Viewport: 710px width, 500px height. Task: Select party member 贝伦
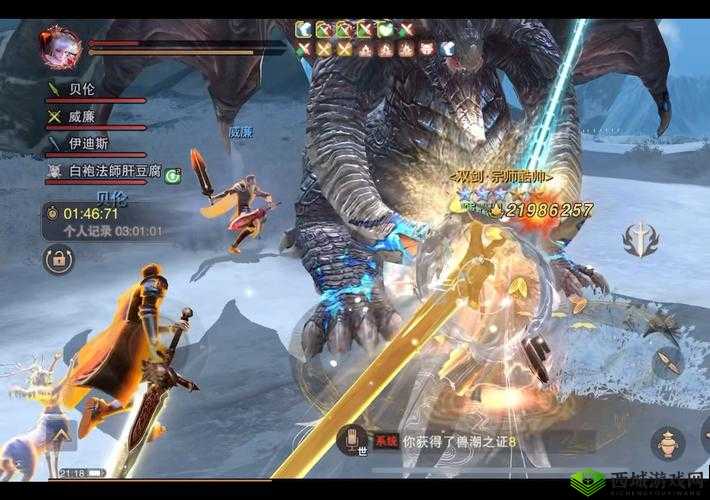point(84,89)
